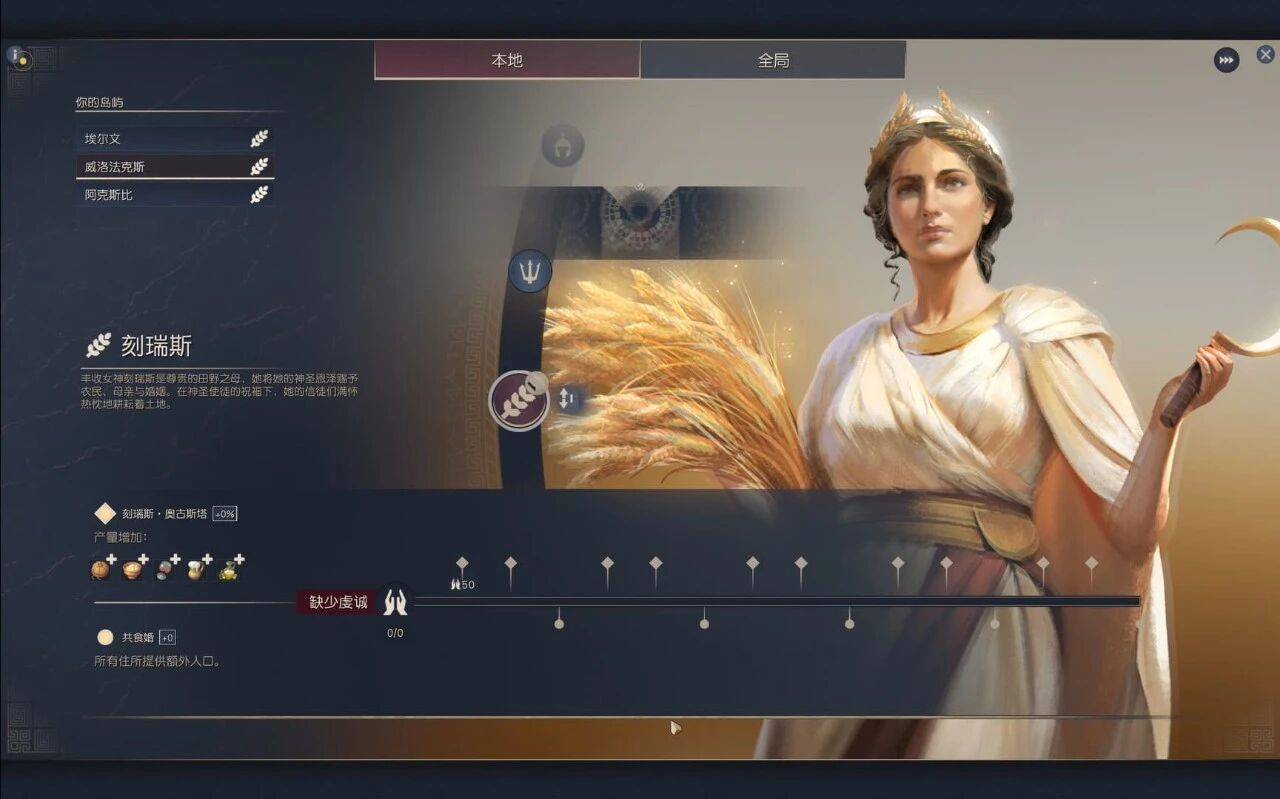Expand the triple-arrow panel in the top right

point(1227,60)
